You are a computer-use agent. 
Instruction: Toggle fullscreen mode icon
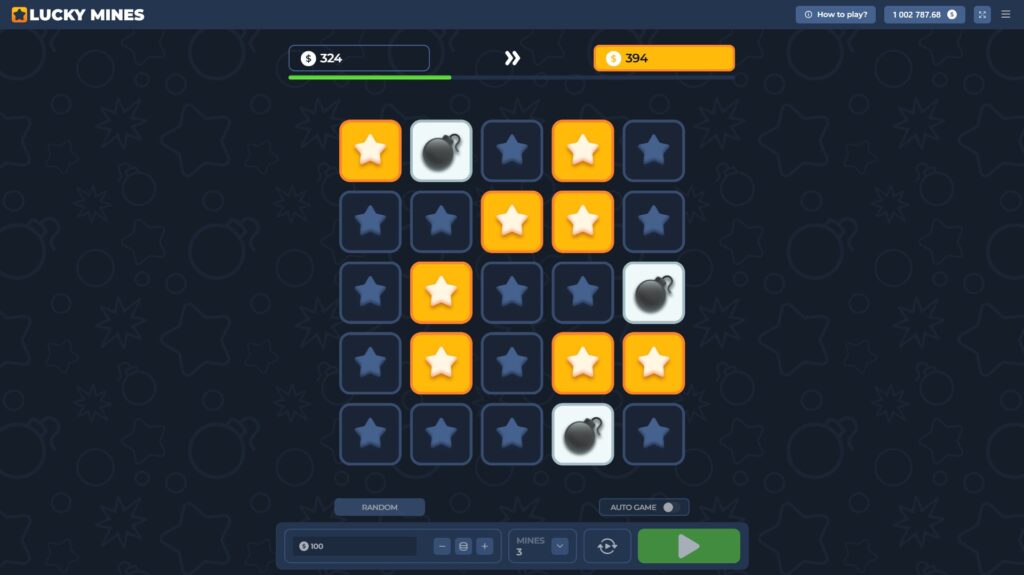point(982,15)
